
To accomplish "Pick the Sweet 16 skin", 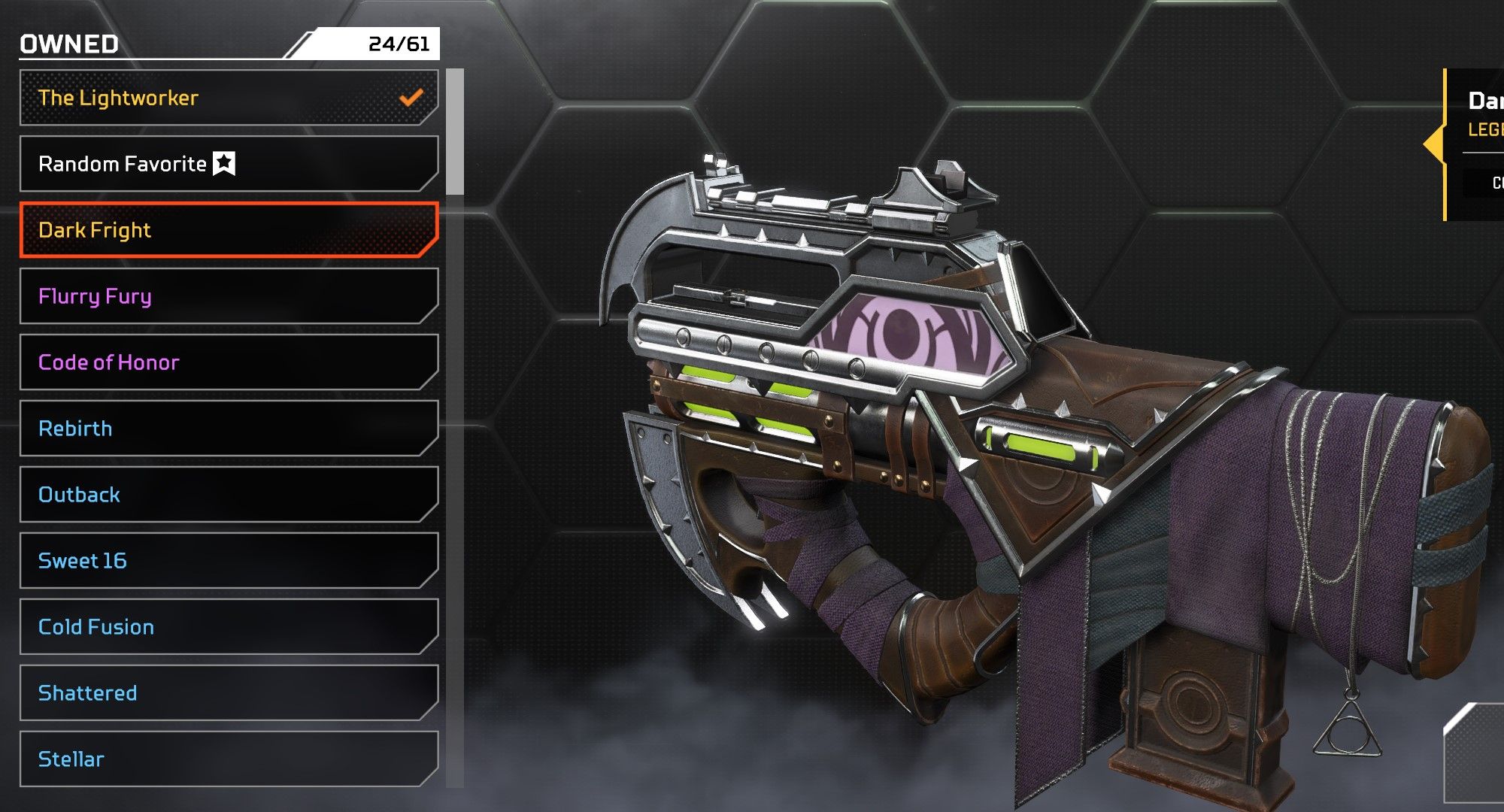I will pos(229,561).
